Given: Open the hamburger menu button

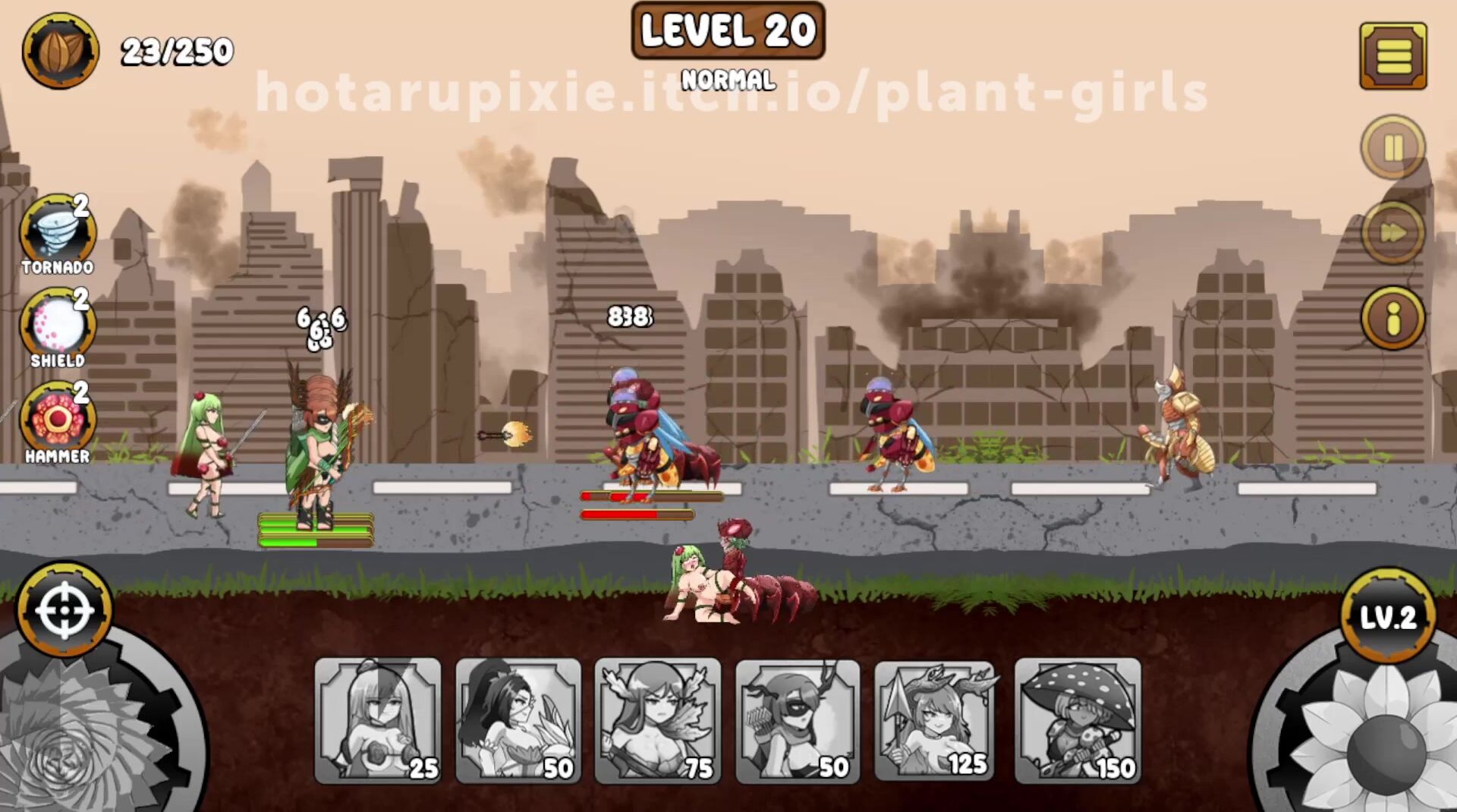Looking at the screenshot, I should coord(1392,55).
